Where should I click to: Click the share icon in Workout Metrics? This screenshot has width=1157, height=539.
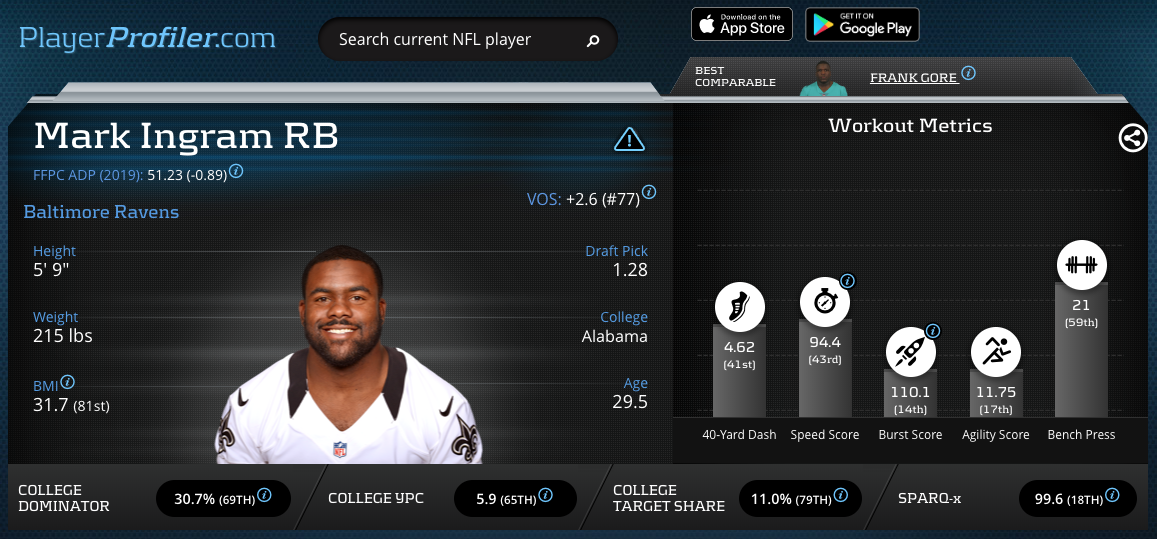coord(1132,138)
